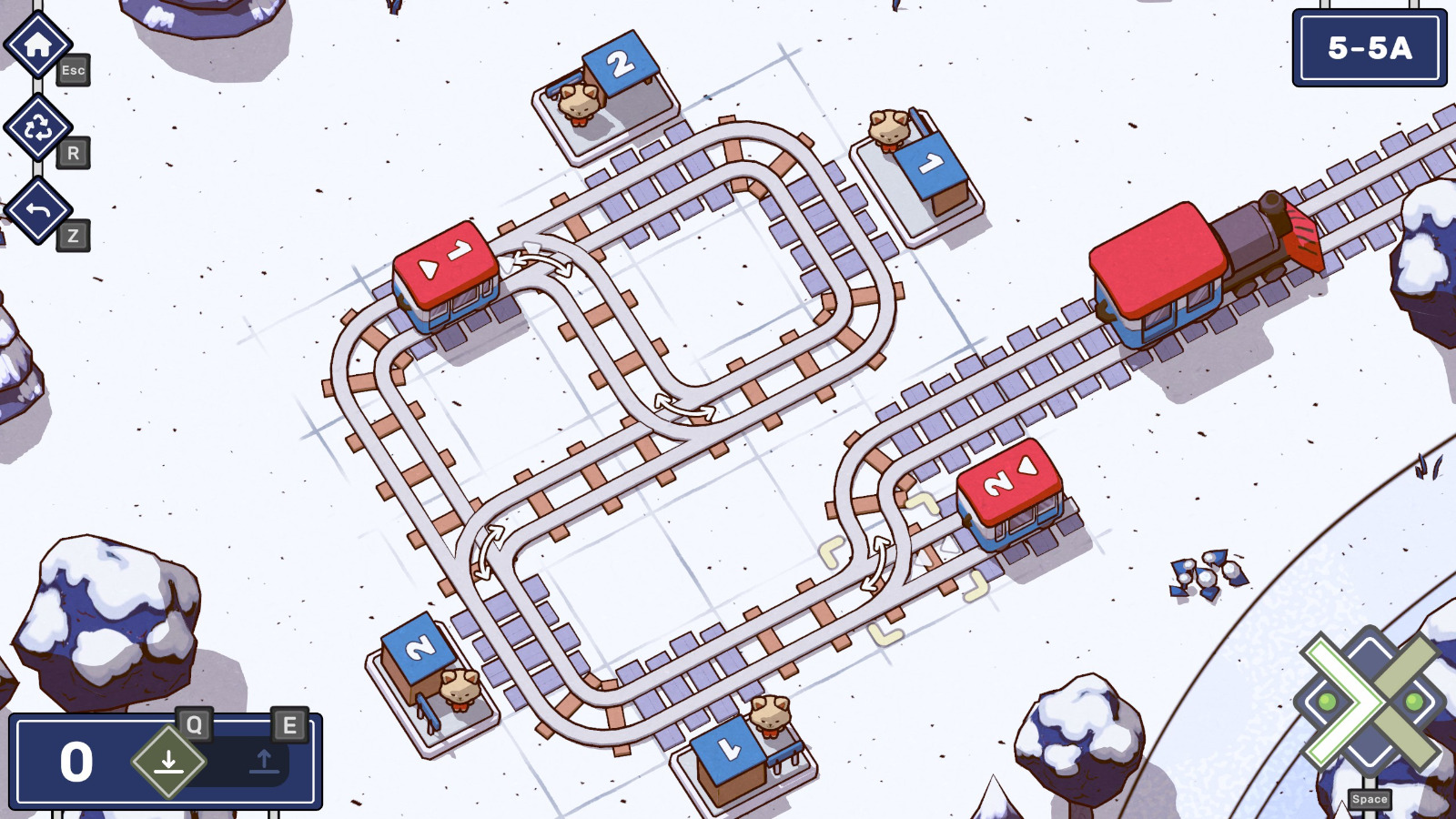This screenshot has height=819, width=1456.
Task: Select remove-track mode with the E up-arrow icon
Action: click(264, 763)
